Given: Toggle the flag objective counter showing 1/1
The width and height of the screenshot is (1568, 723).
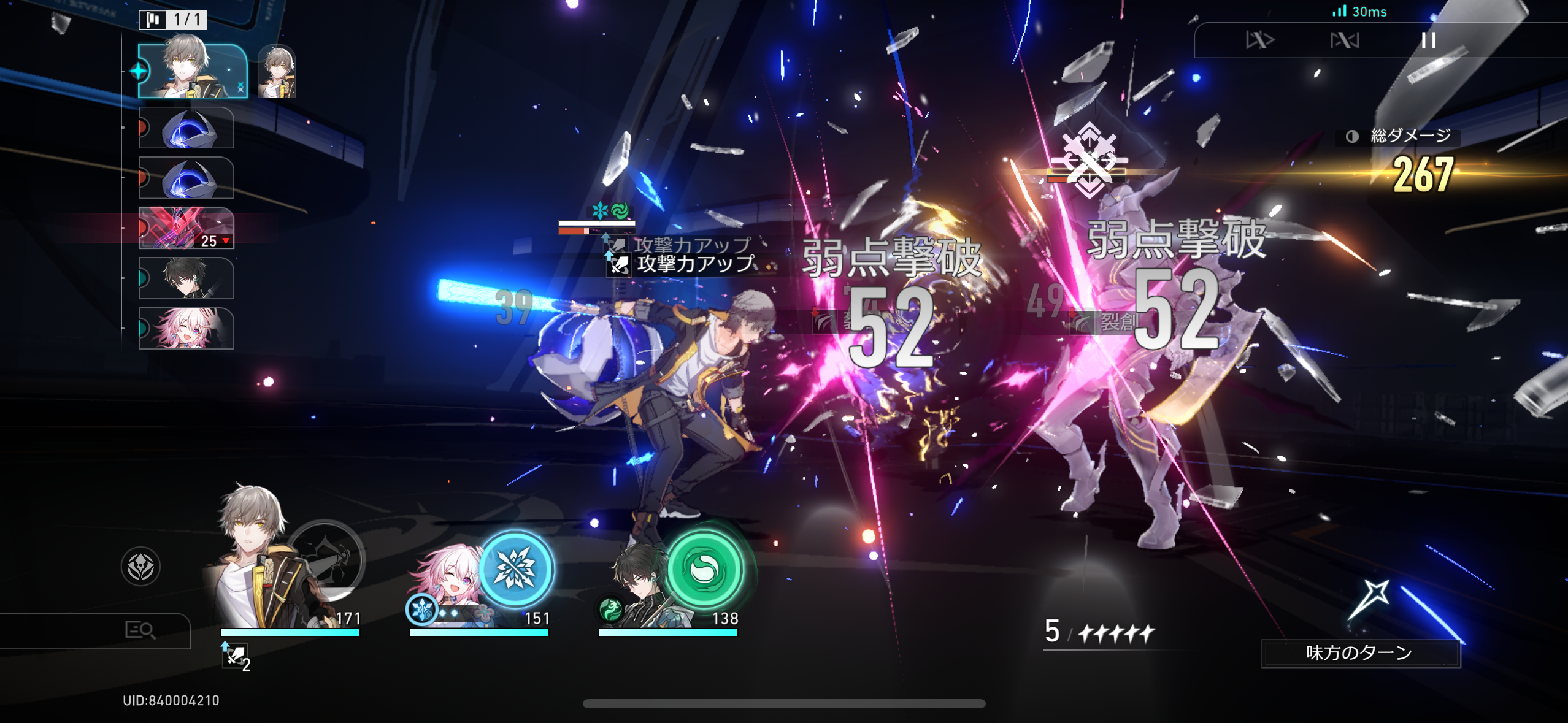Looking at the screenshot, I should point(172,20).
